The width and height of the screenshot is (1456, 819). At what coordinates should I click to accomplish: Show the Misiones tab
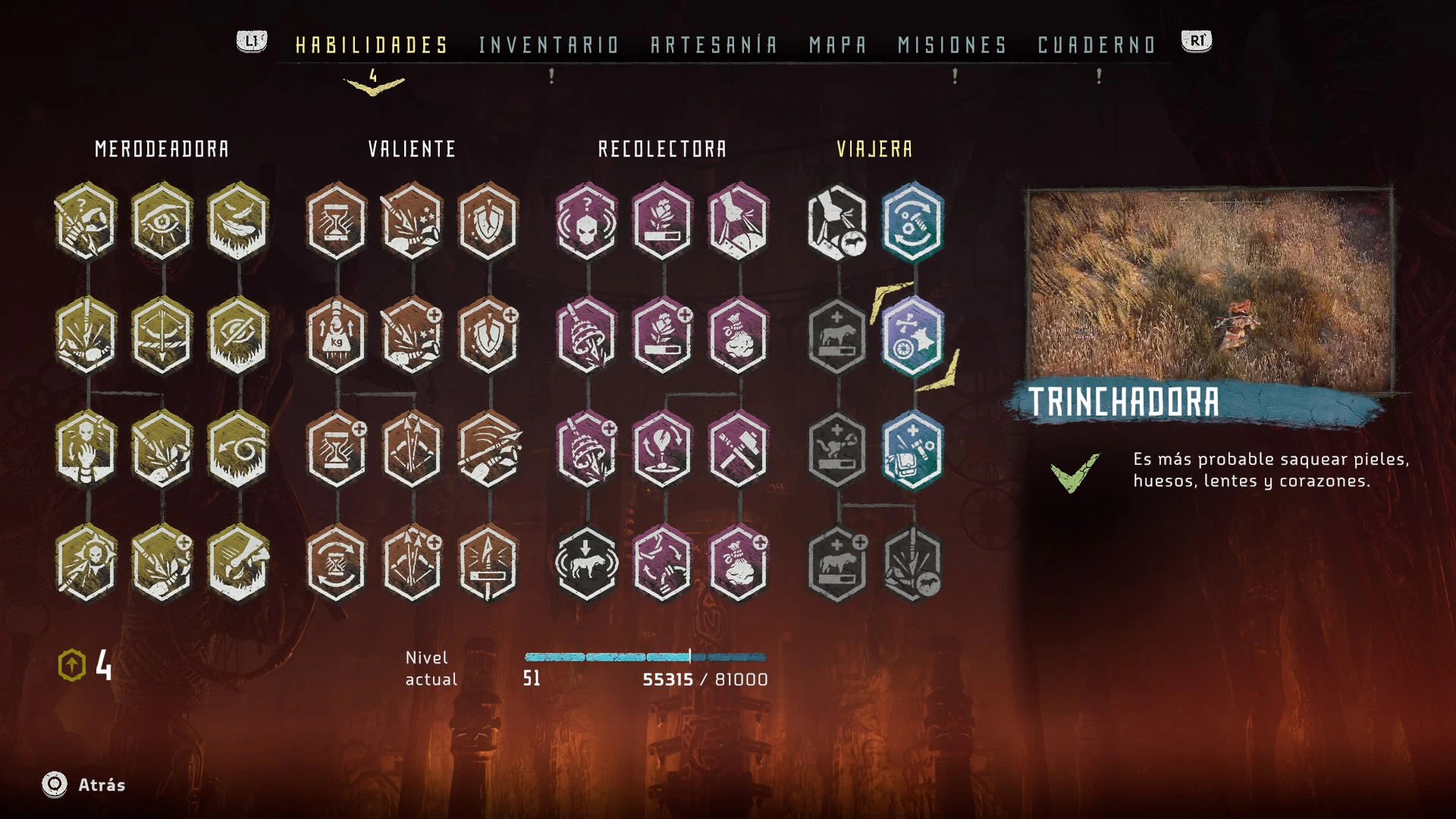(x=952, y=45)
